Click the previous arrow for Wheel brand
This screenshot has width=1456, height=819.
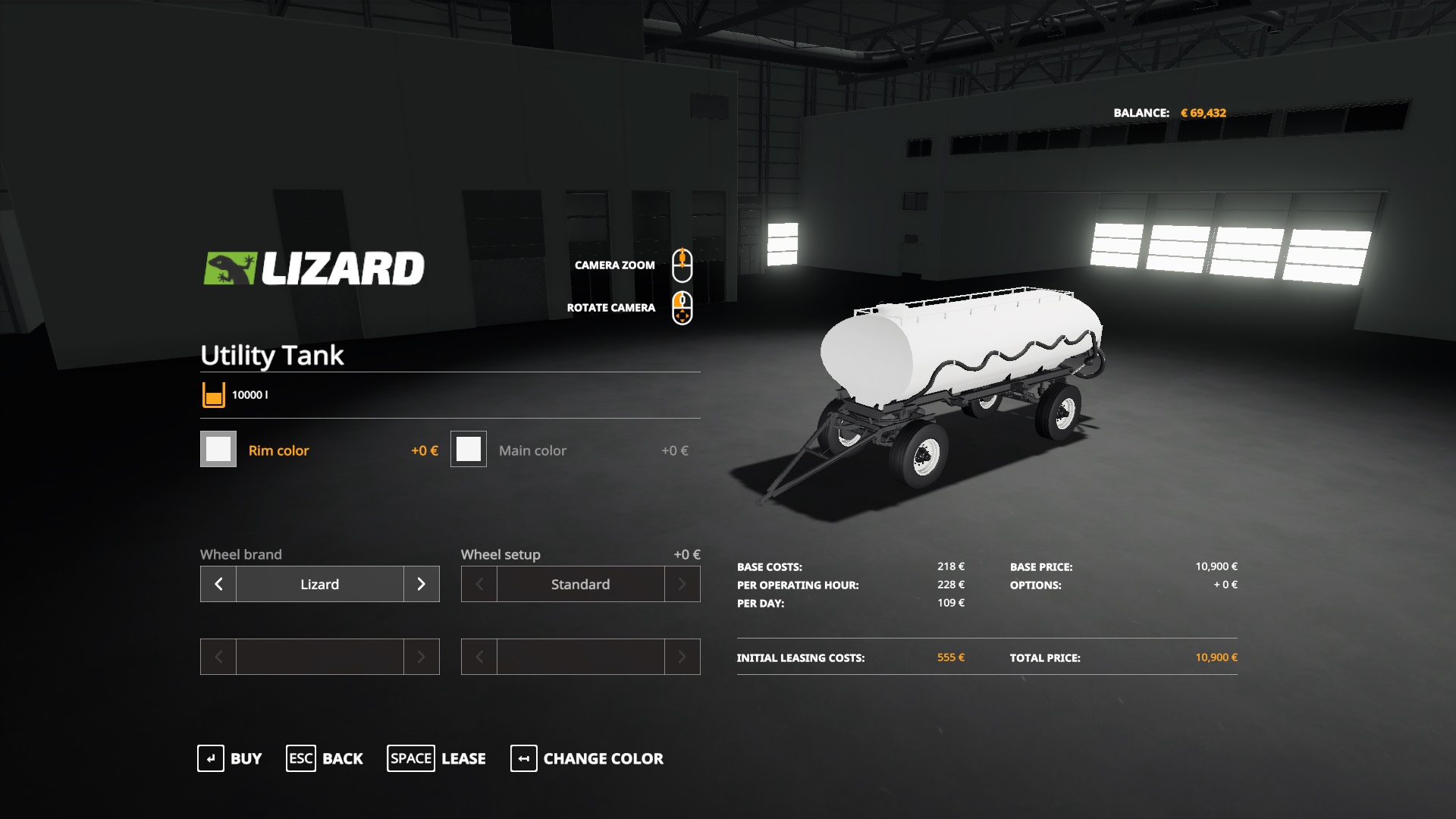pyautogui.click(x=218, y=584)
